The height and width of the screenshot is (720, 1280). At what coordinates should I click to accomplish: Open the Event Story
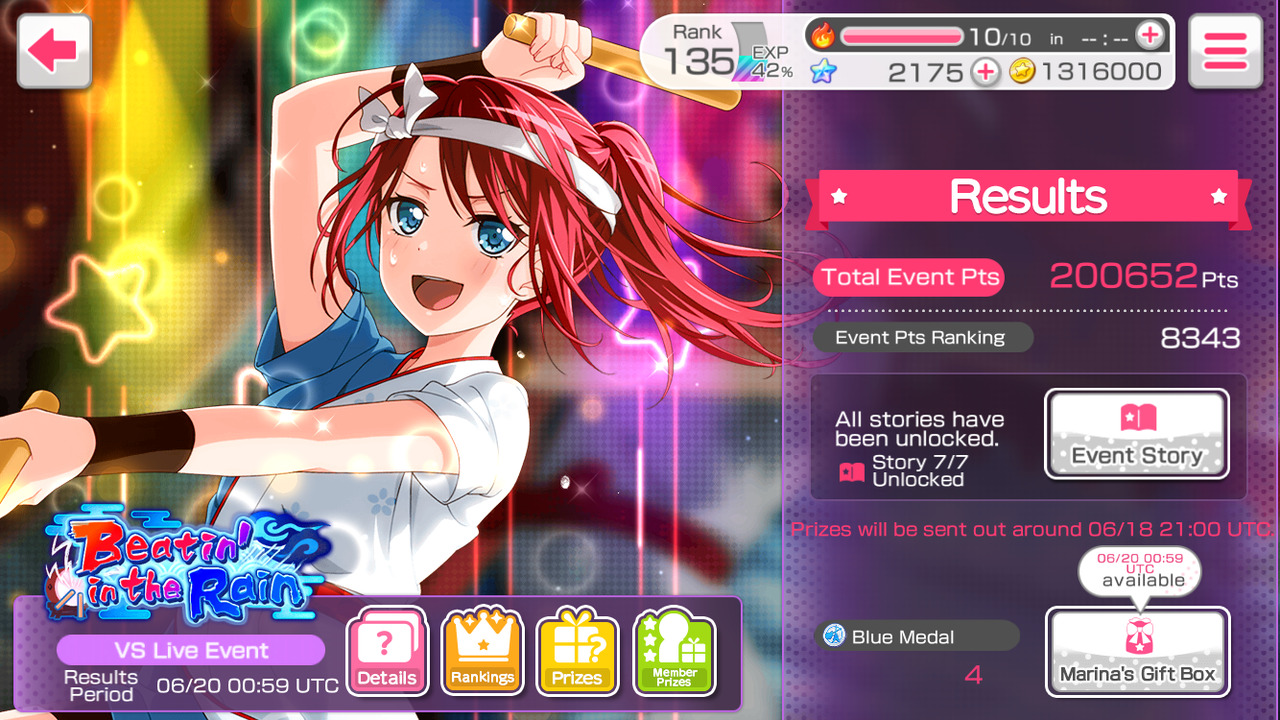1137,434
